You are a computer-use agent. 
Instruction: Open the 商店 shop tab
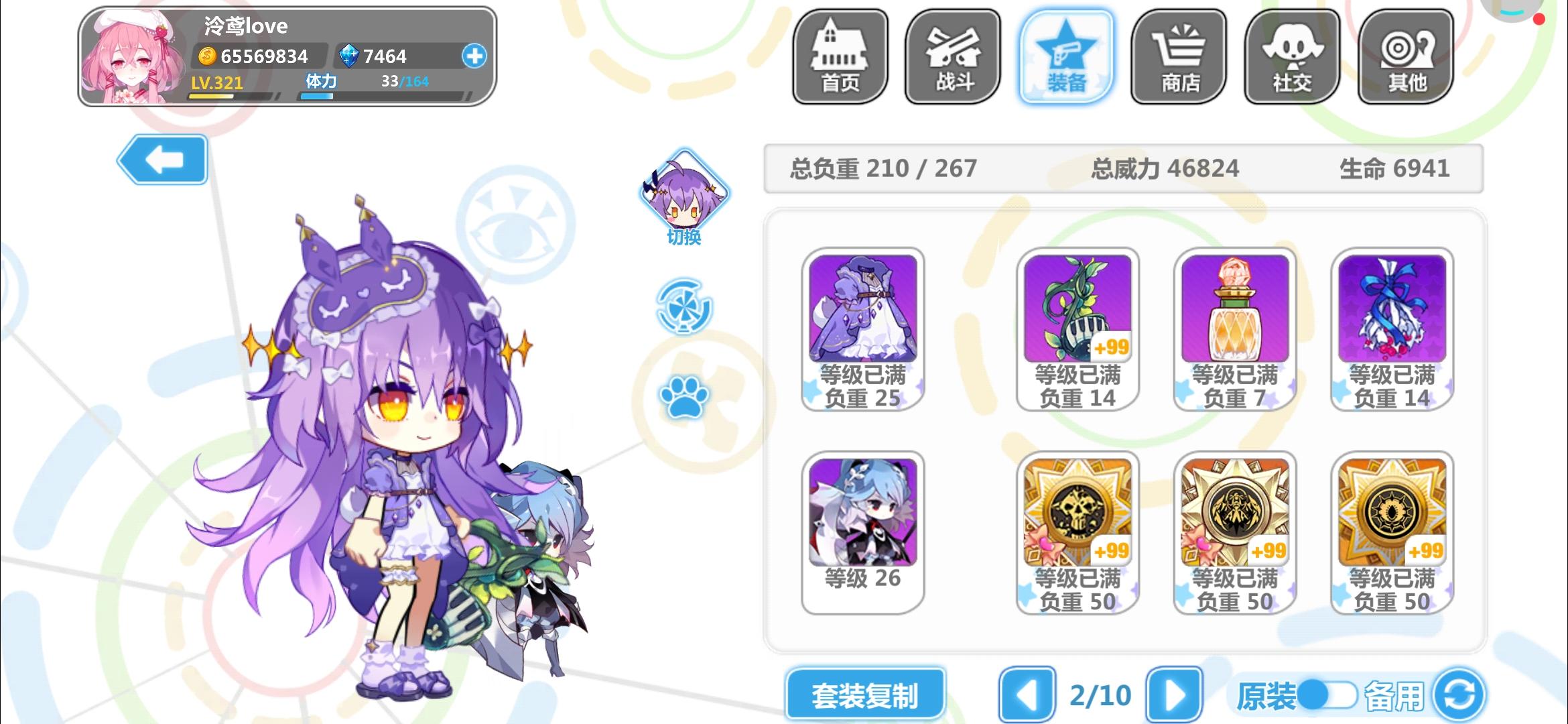click(x=1178, y=57)
